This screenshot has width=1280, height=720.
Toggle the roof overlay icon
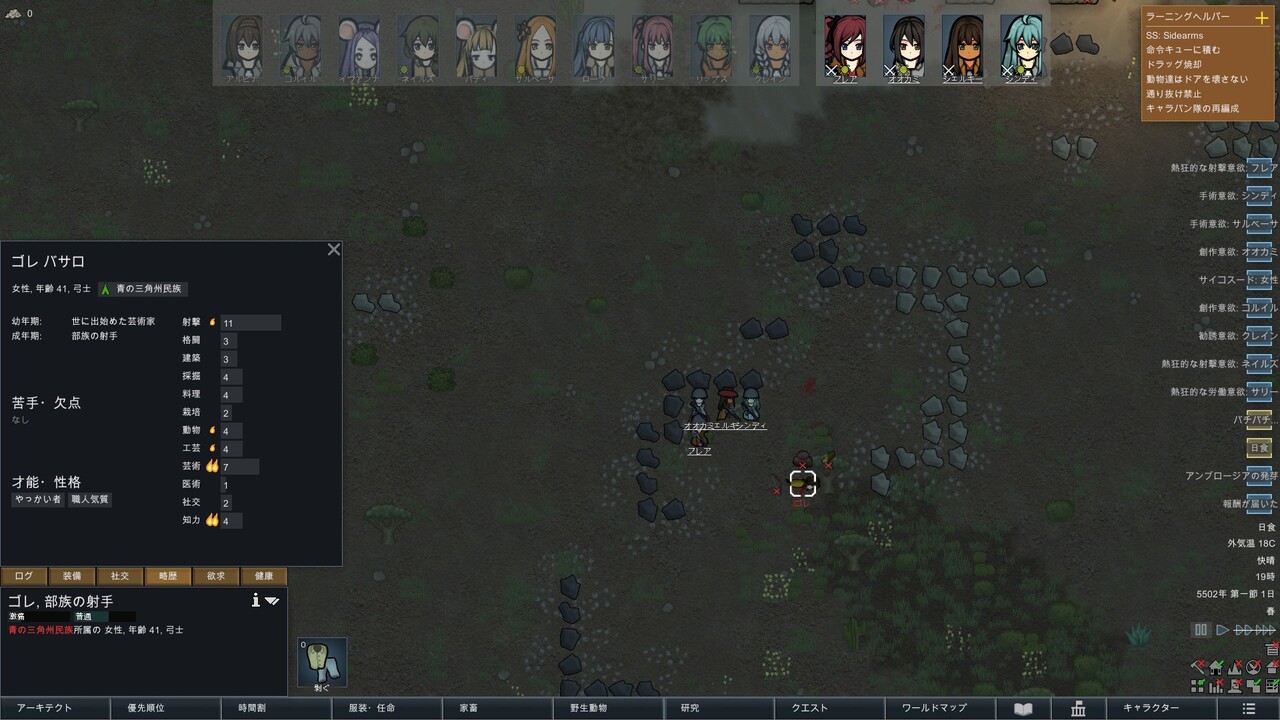1273,668
